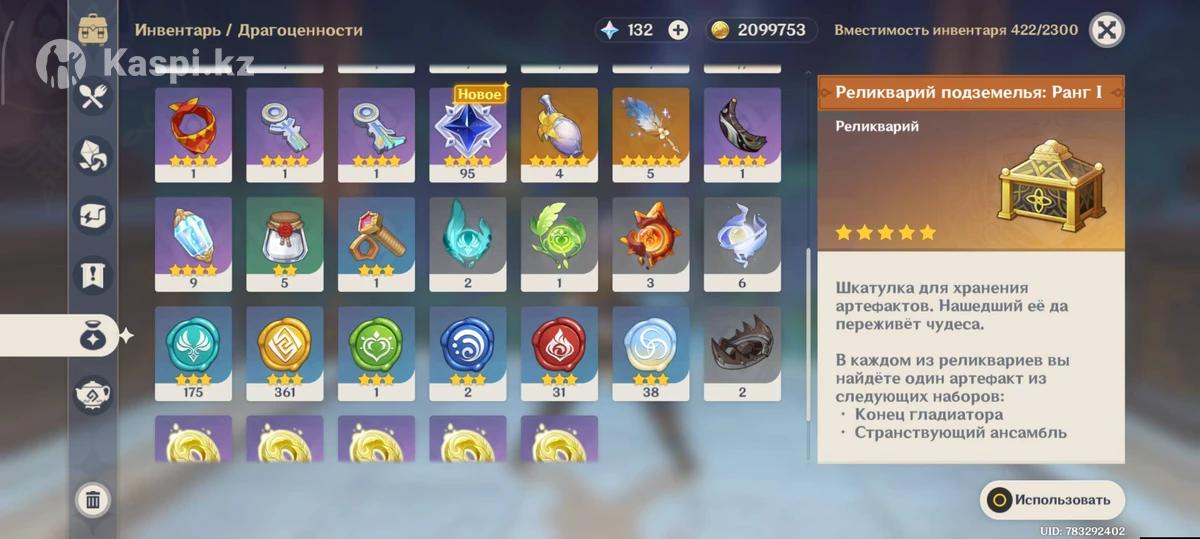
Task: Open the quest items exclamation tab
Action: (93, 276)
